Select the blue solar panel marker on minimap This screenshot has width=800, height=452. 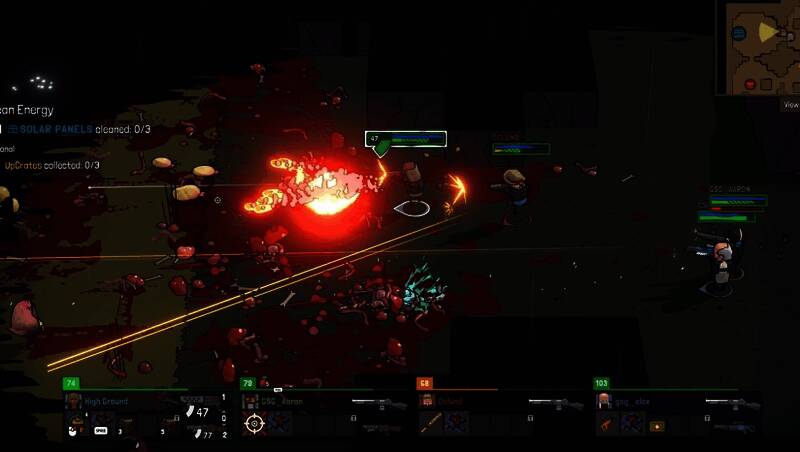pyautogui.click(x=738, y=34)
